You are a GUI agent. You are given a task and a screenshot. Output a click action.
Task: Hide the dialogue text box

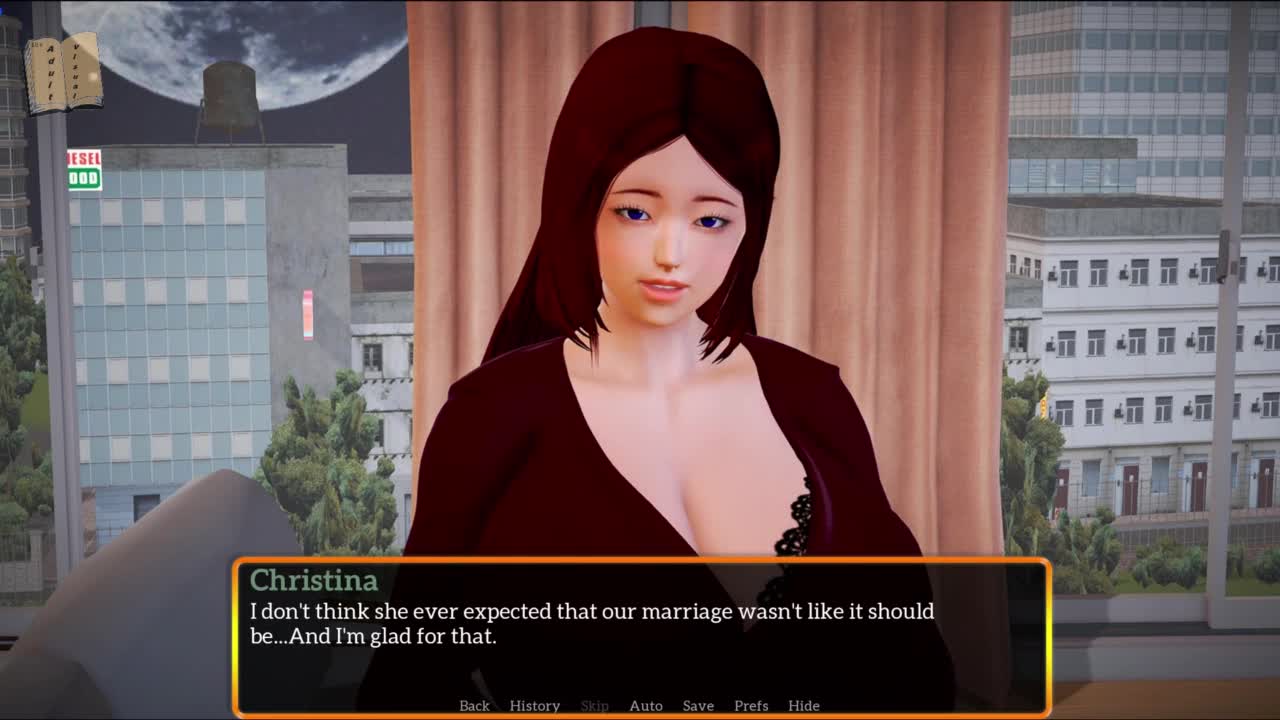[x=803, y=705]
